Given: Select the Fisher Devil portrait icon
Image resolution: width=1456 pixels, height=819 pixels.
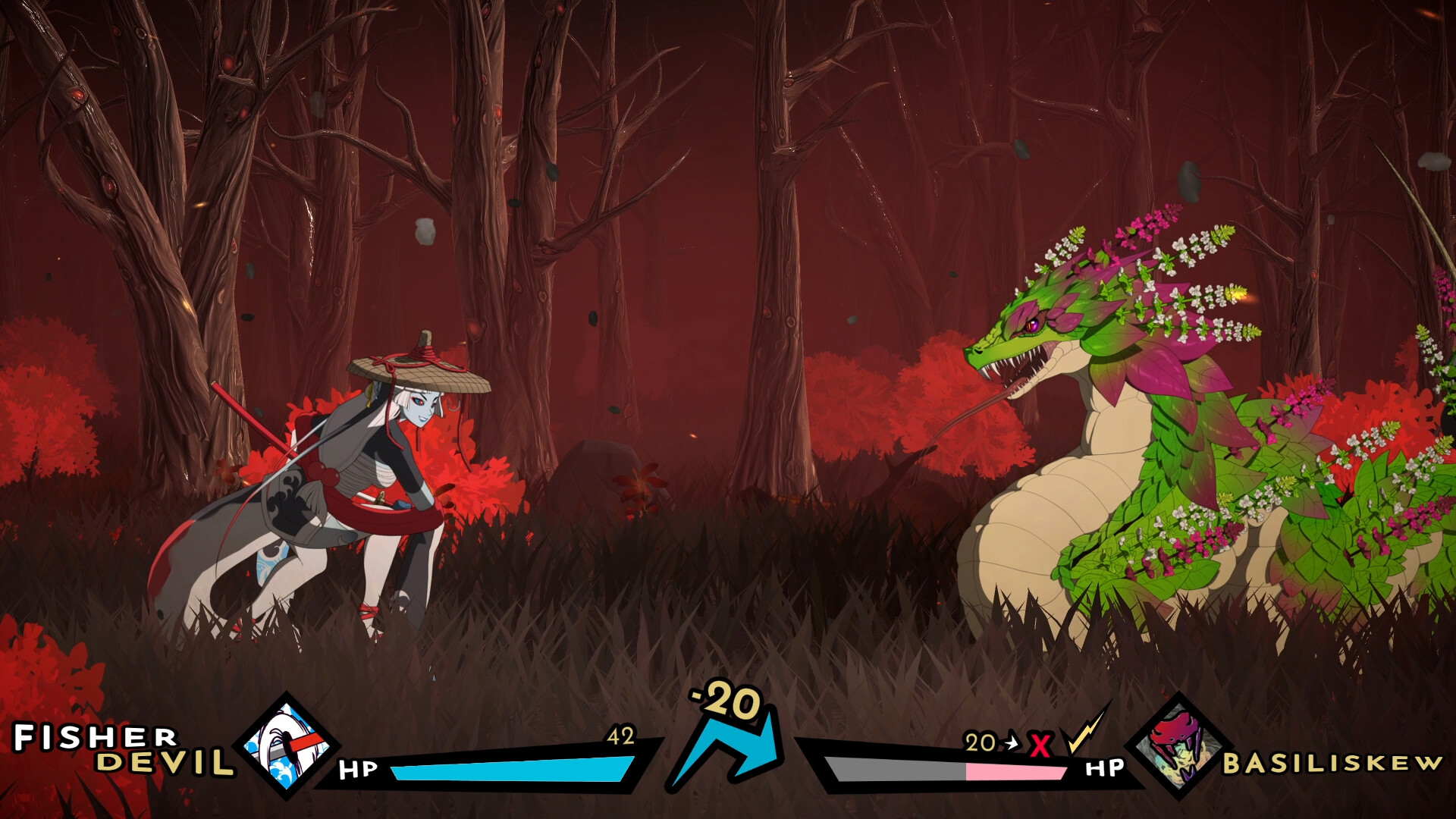Looking at the screenshot, I should (x=287, y=747).
